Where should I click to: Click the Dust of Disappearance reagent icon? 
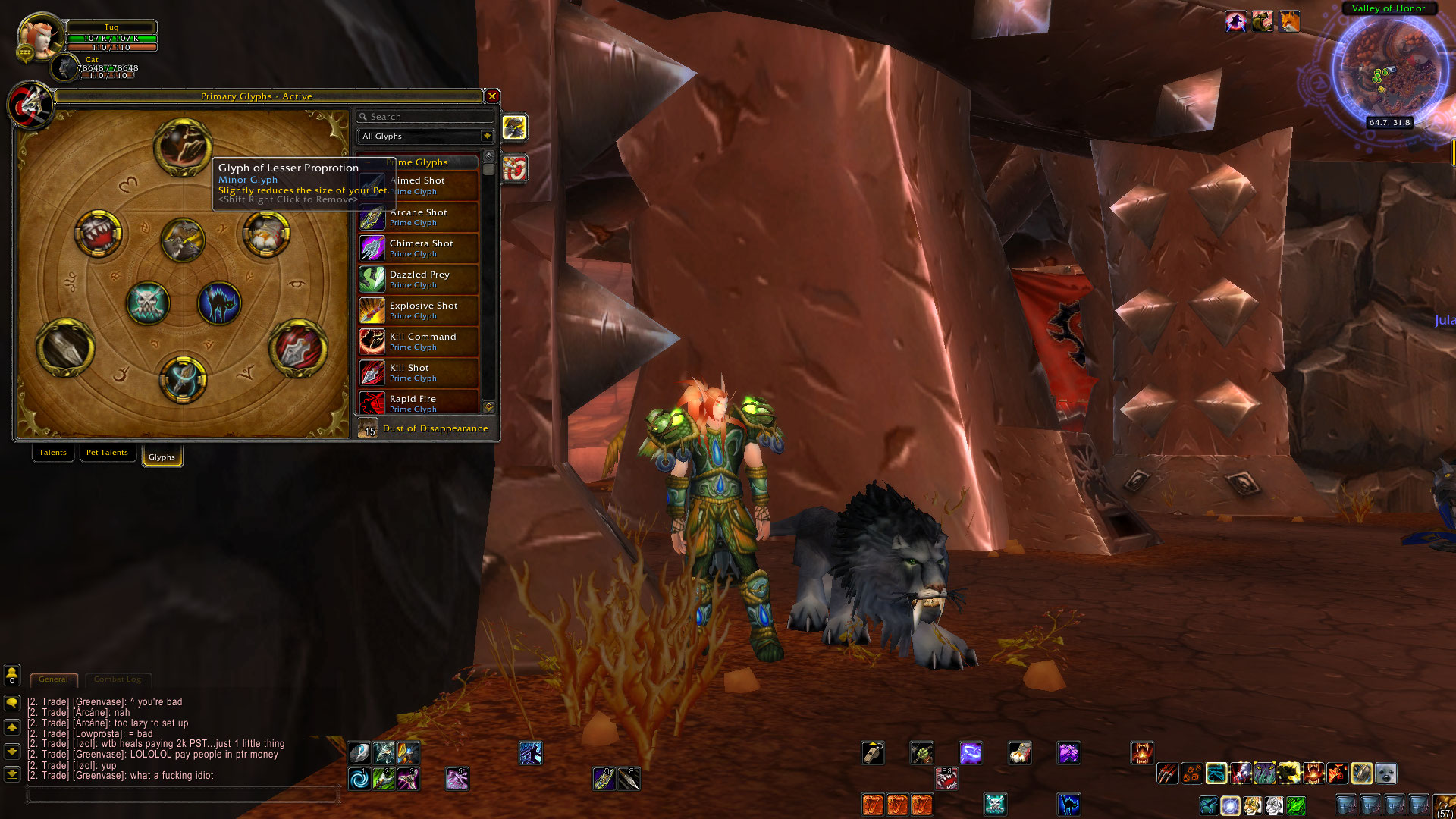click(367, 428)
